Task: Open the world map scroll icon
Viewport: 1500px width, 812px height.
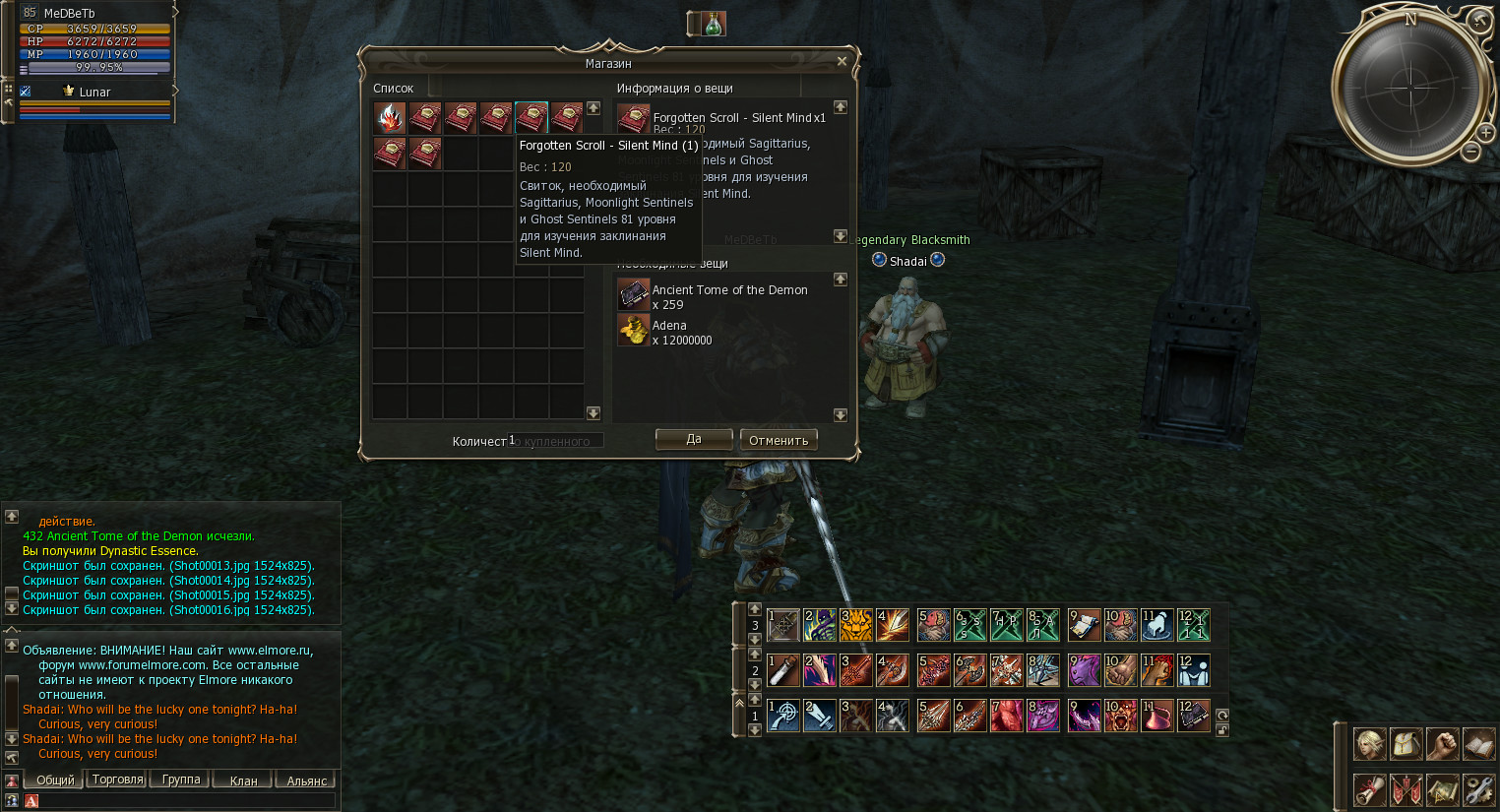Action: point(1442,789)
